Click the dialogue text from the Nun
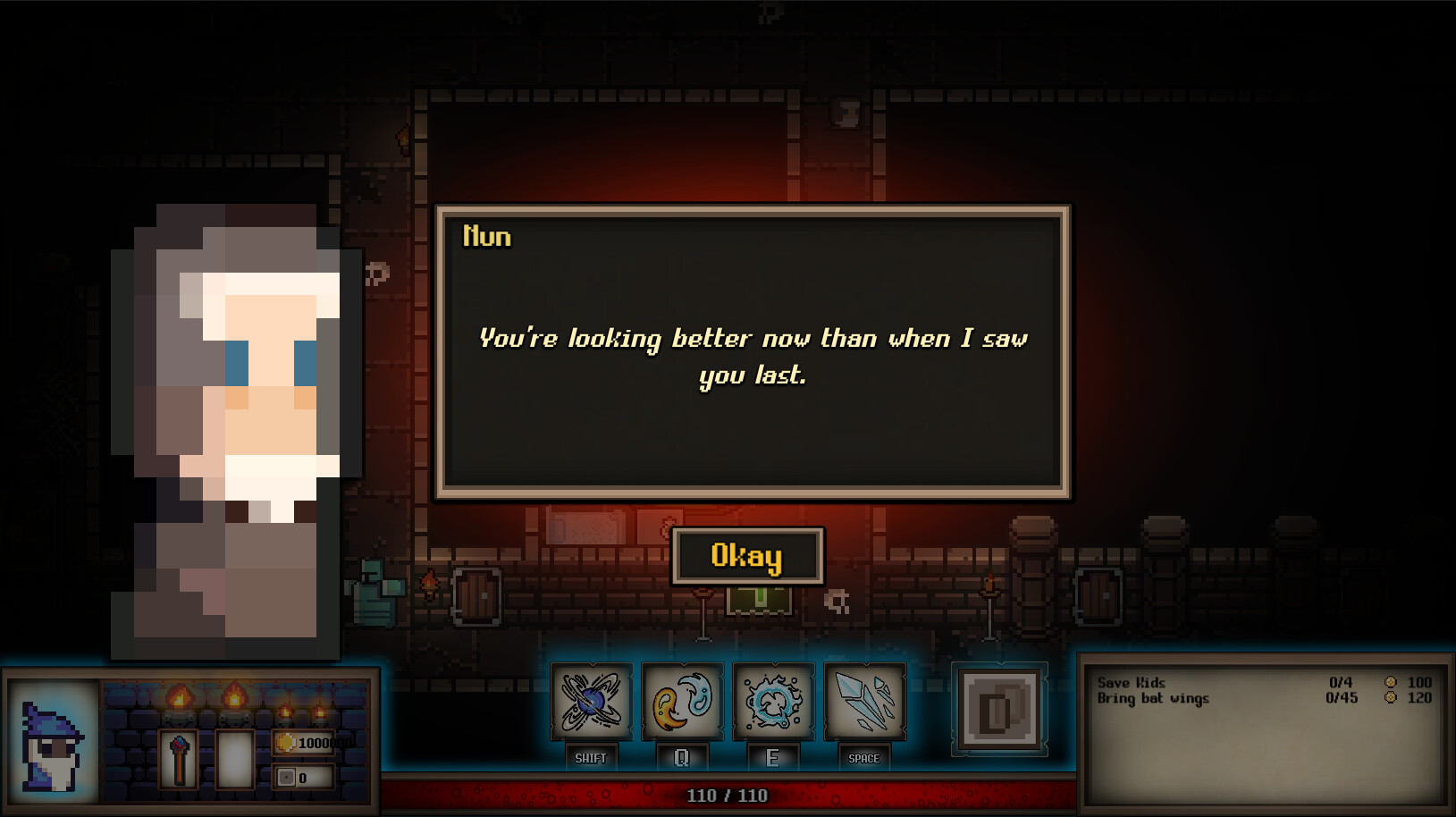The image size is (1456, 817). 753,356
